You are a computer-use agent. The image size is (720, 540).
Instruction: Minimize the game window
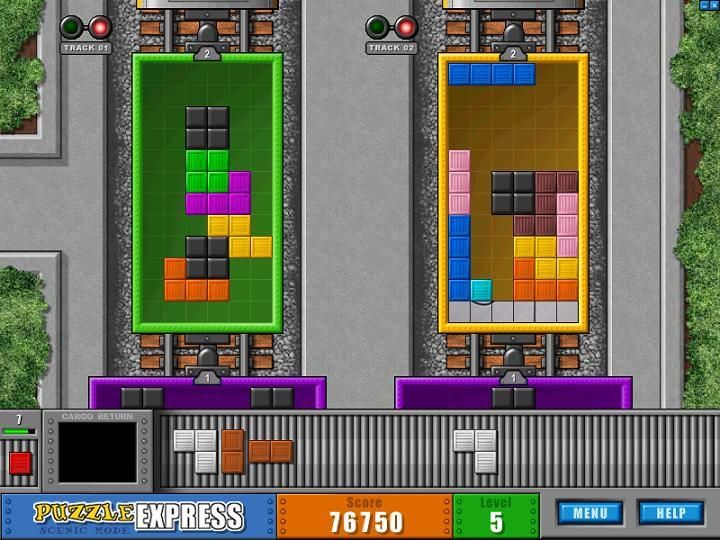[706, 5]
